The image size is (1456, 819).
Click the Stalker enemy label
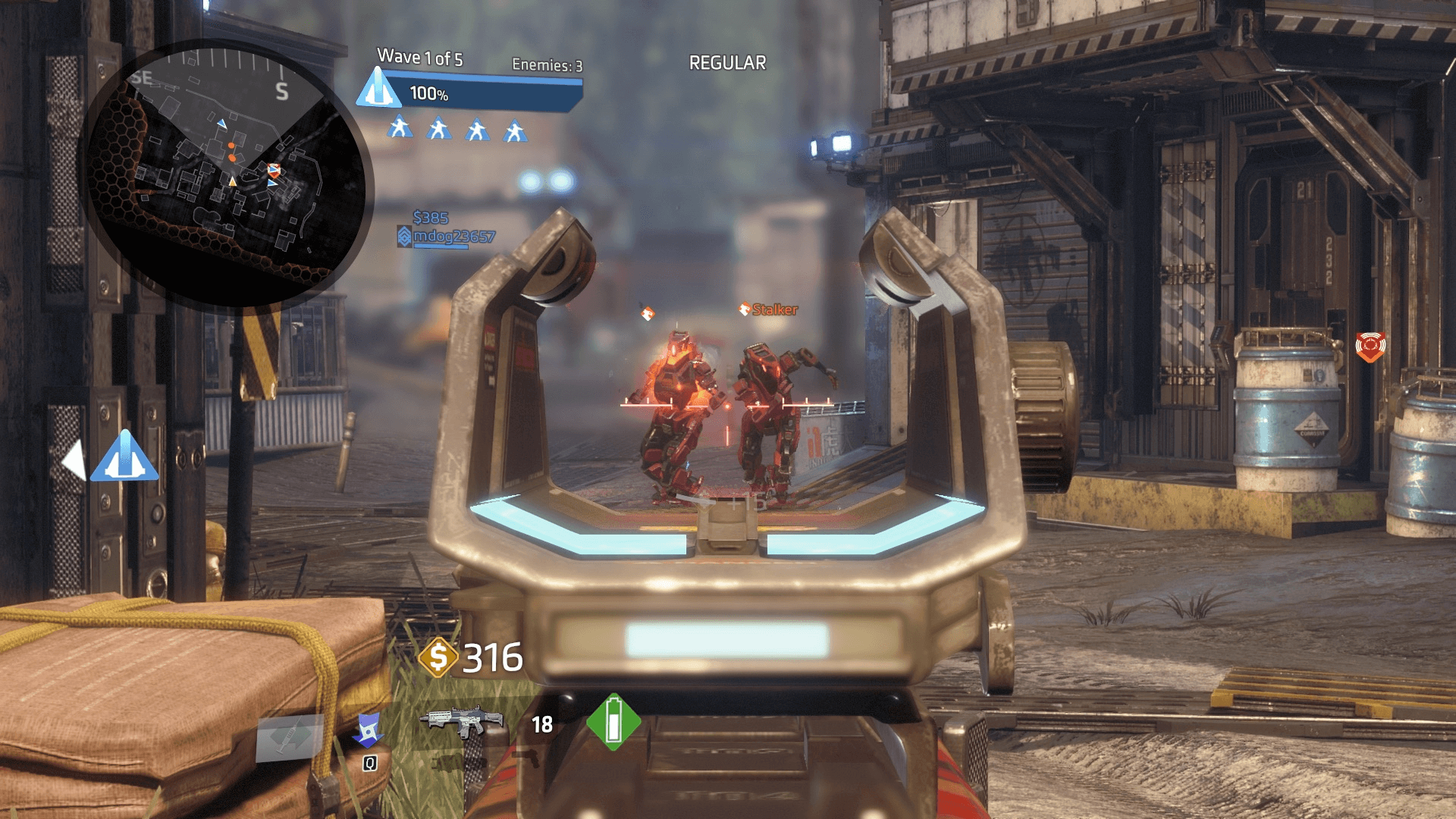(773, 309)
